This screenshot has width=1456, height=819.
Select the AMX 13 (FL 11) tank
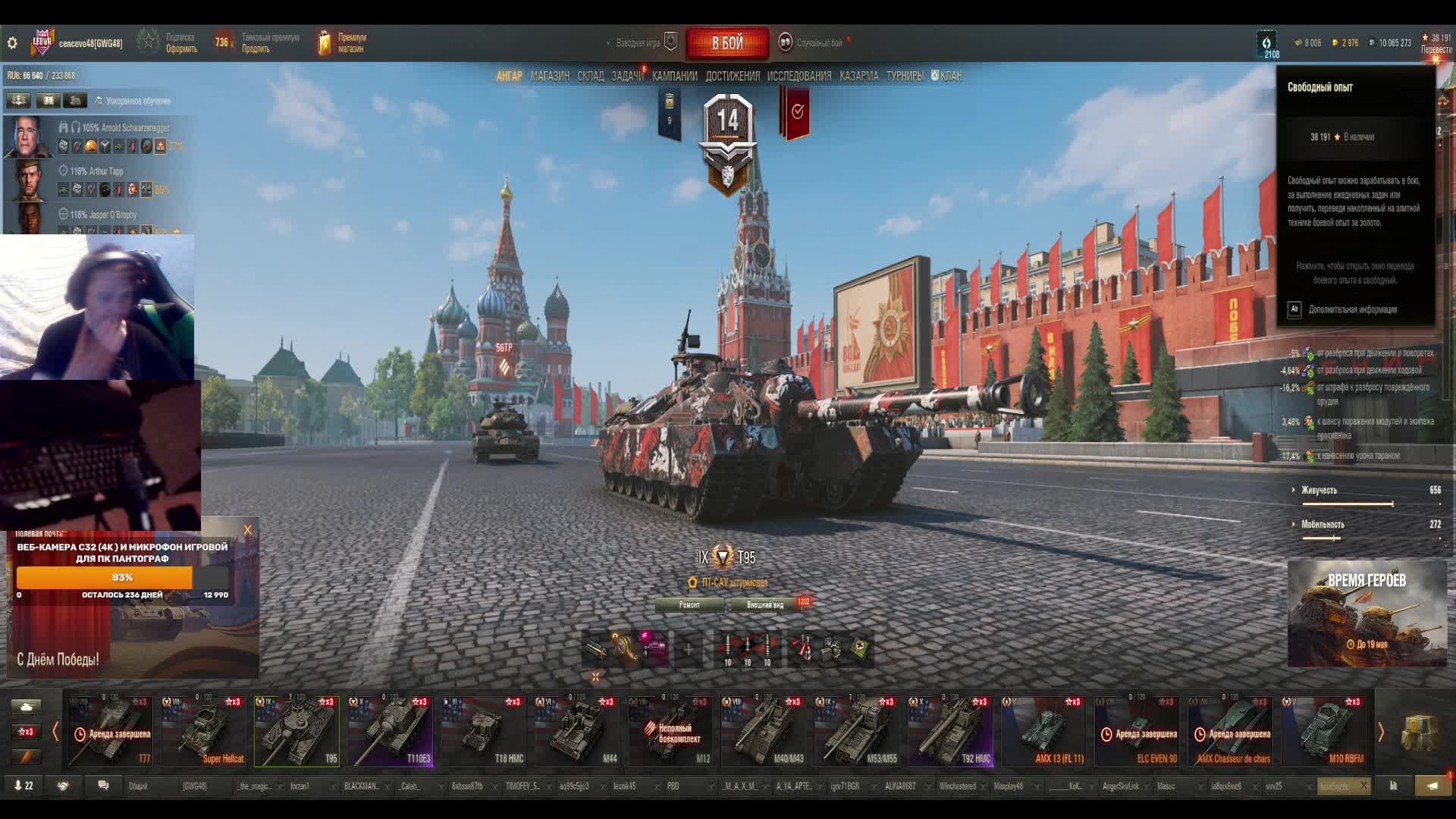click(1043, 731)
